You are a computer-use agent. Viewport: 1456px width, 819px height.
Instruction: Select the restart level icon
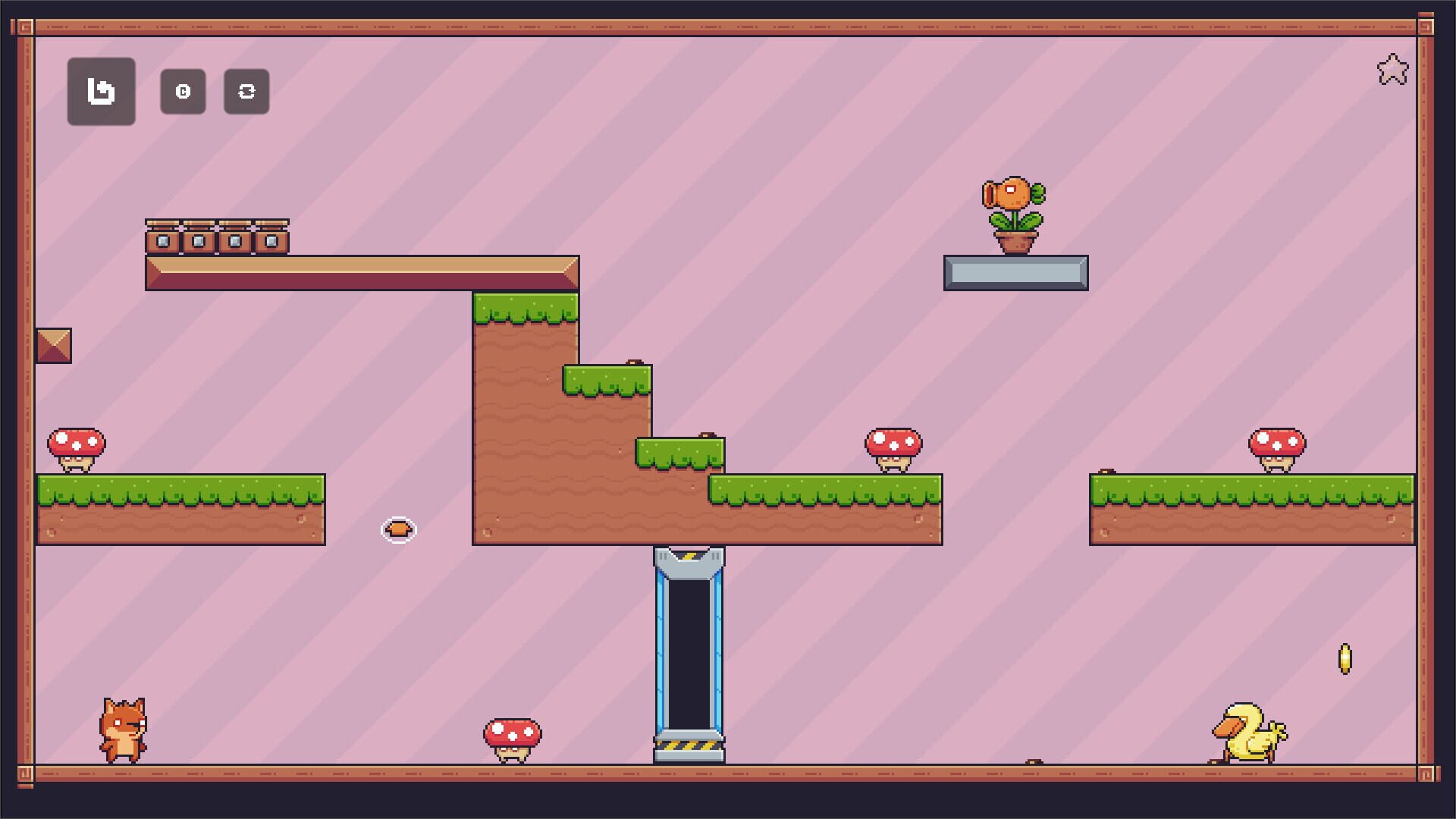click(x=183, y=92)
